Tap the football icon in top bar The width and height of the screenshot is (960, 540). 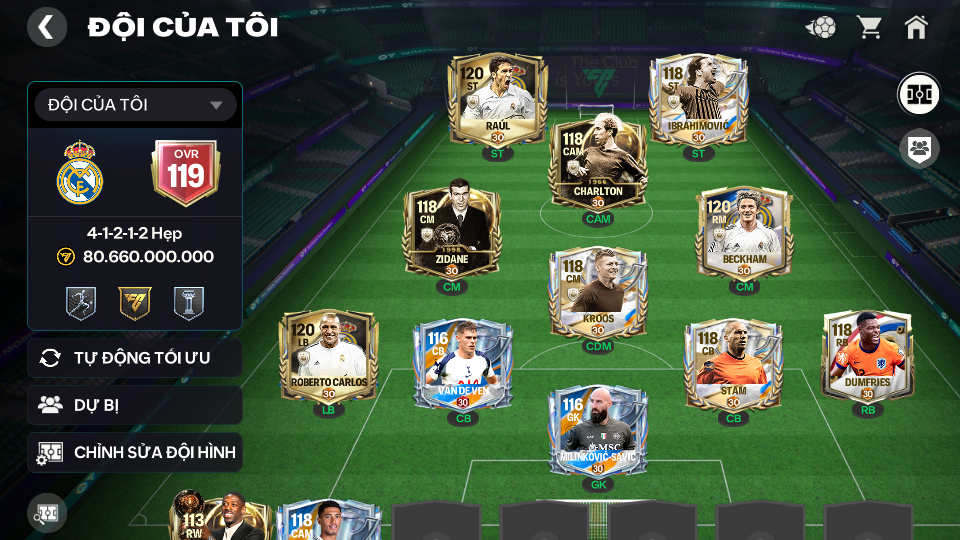(x=821, y=27)
